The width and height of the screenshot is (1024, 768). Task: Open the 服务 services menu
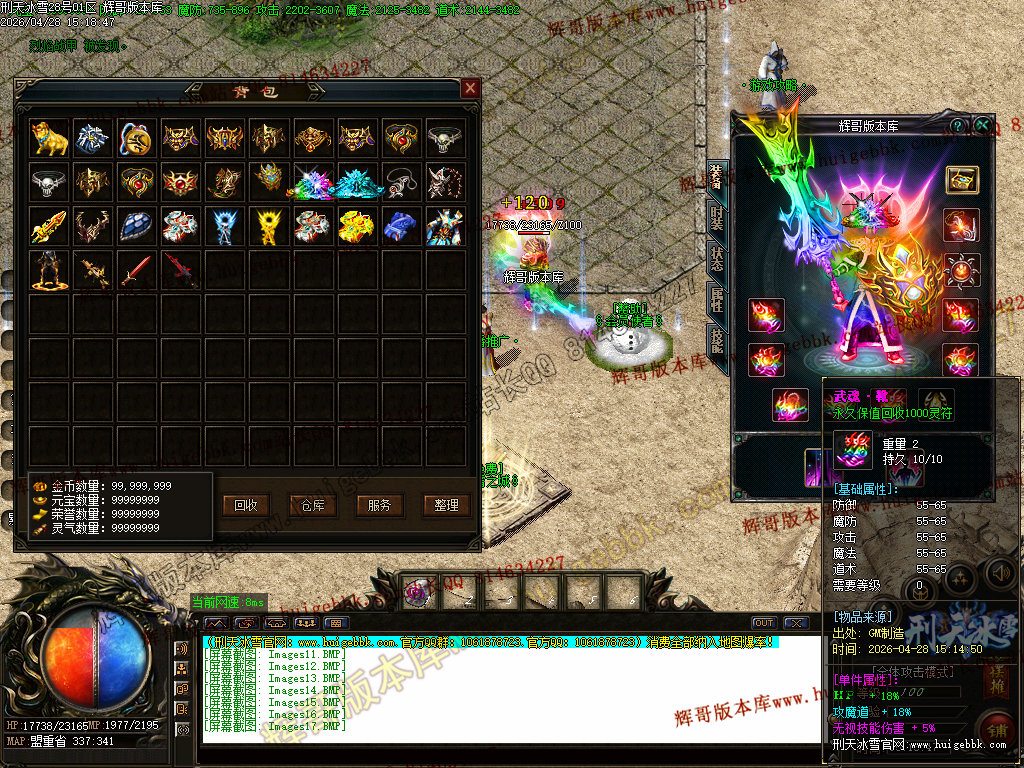point(380,505)
